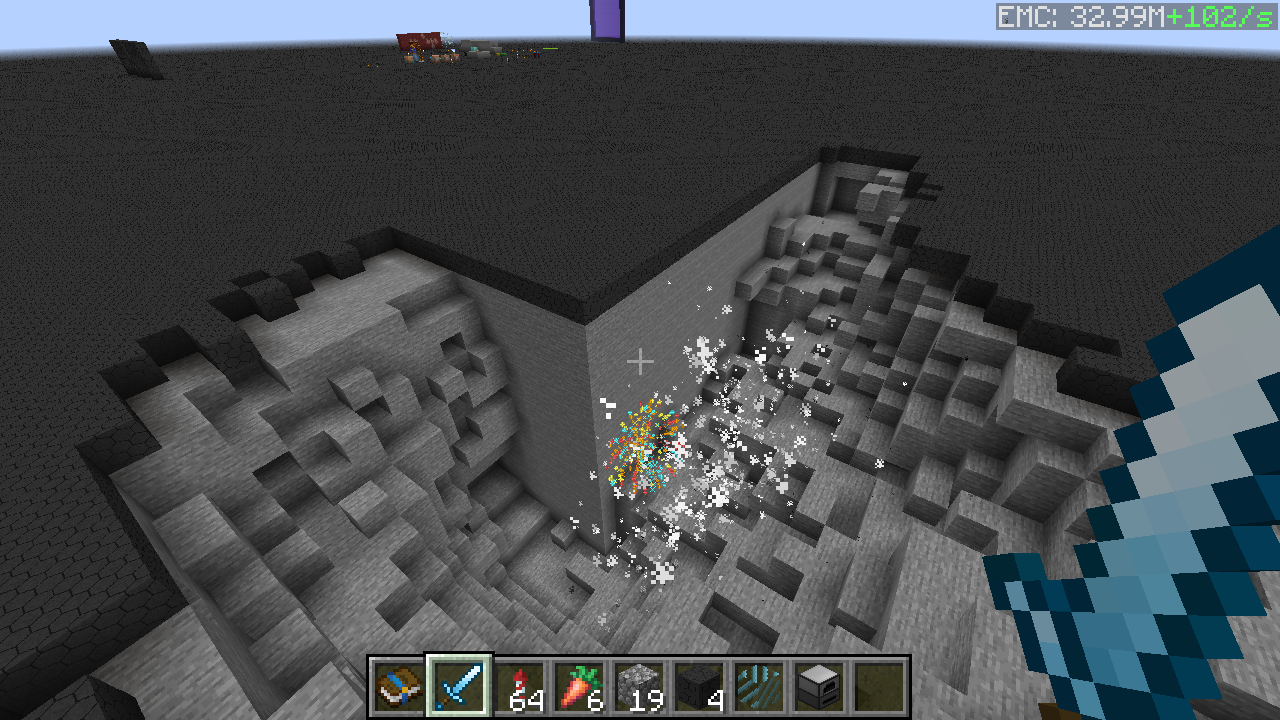Viewport: 1280px width, 720px height.
Task: Select the cyan striped item slot
Action: pos(759,686)
